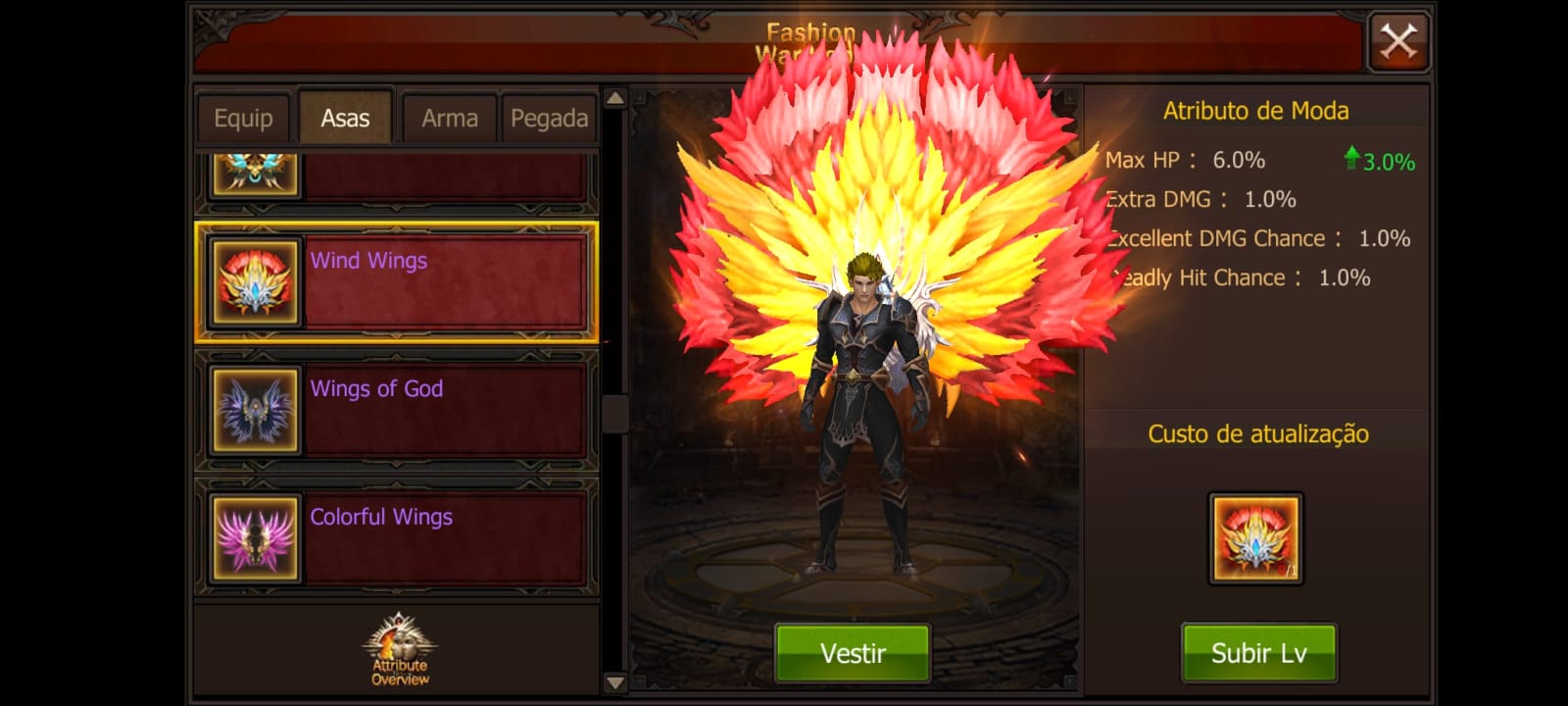
Task: Select Wind Wings in the list
Action: tap(397, 282)
